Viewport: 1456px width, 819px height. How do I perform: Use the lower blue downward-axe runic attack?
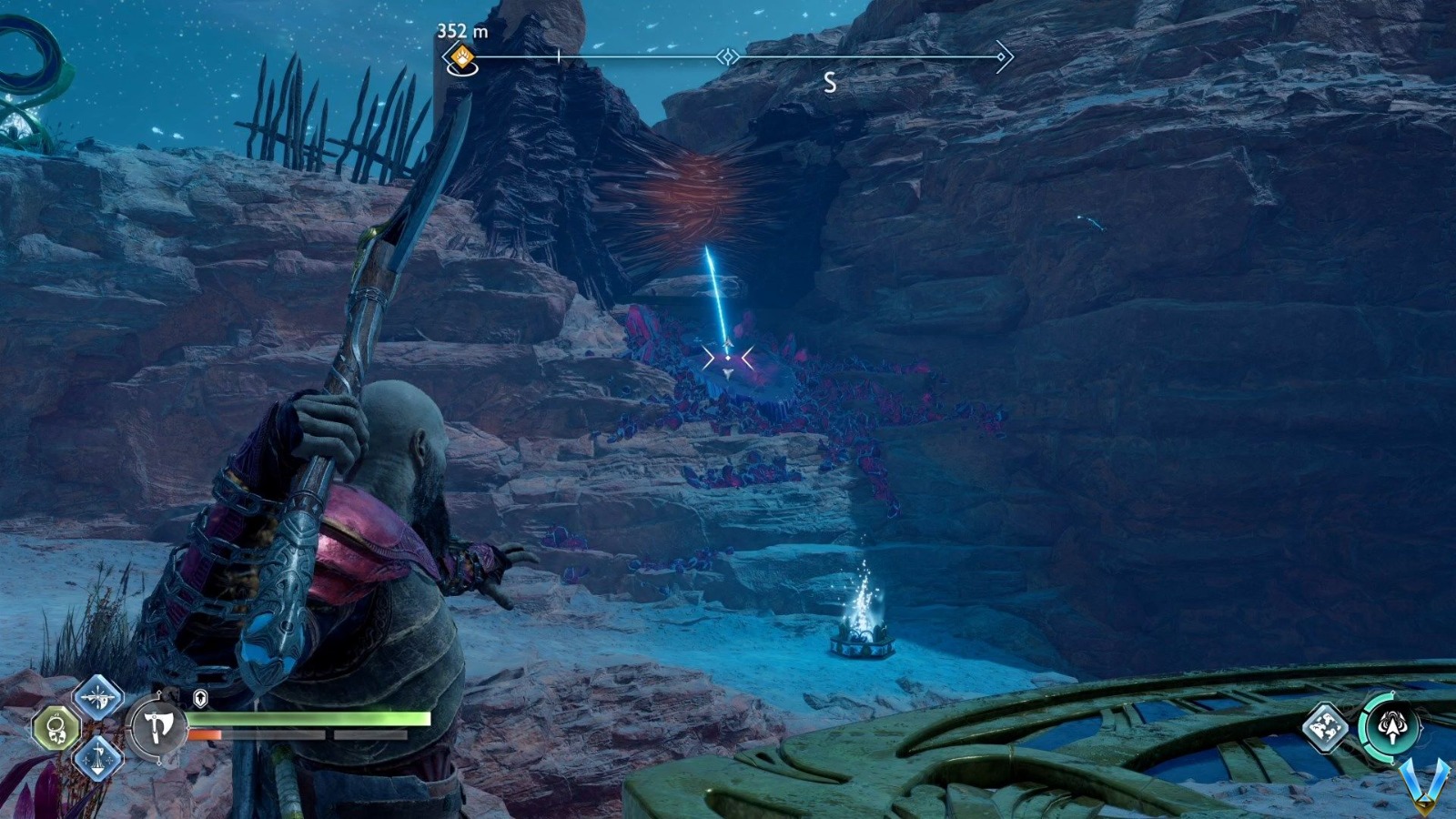[x=97, y=758]
